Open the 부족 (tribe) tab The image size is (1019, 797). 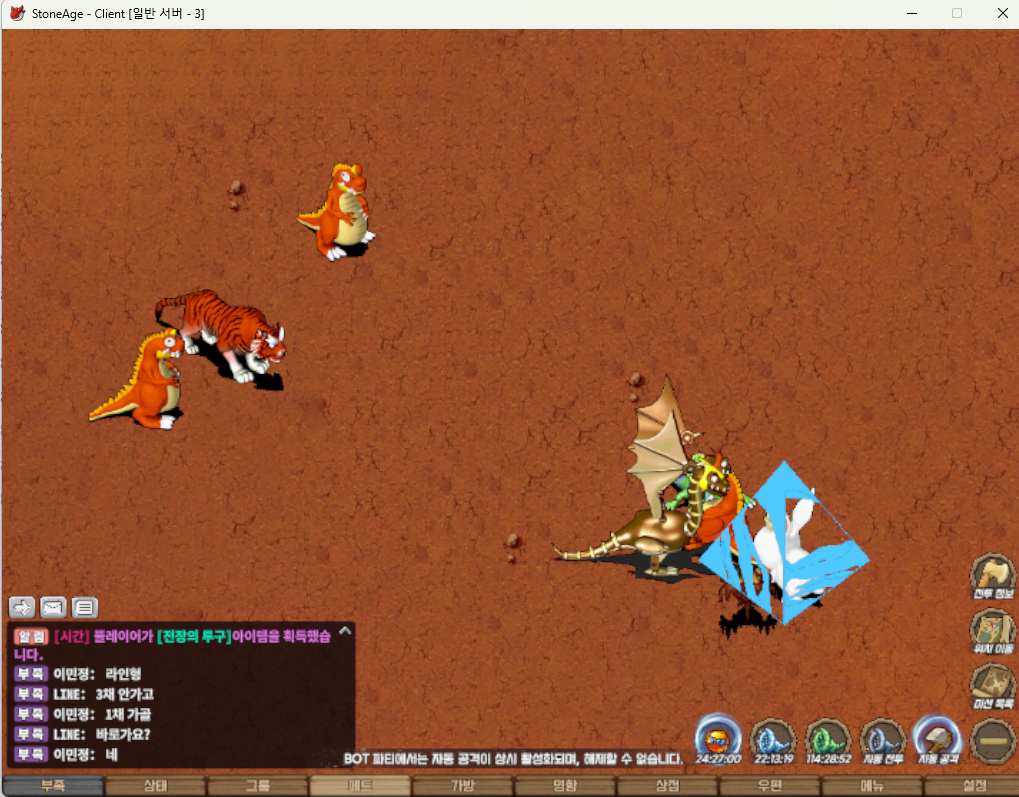pyautogui.click(x=53, y=786)
